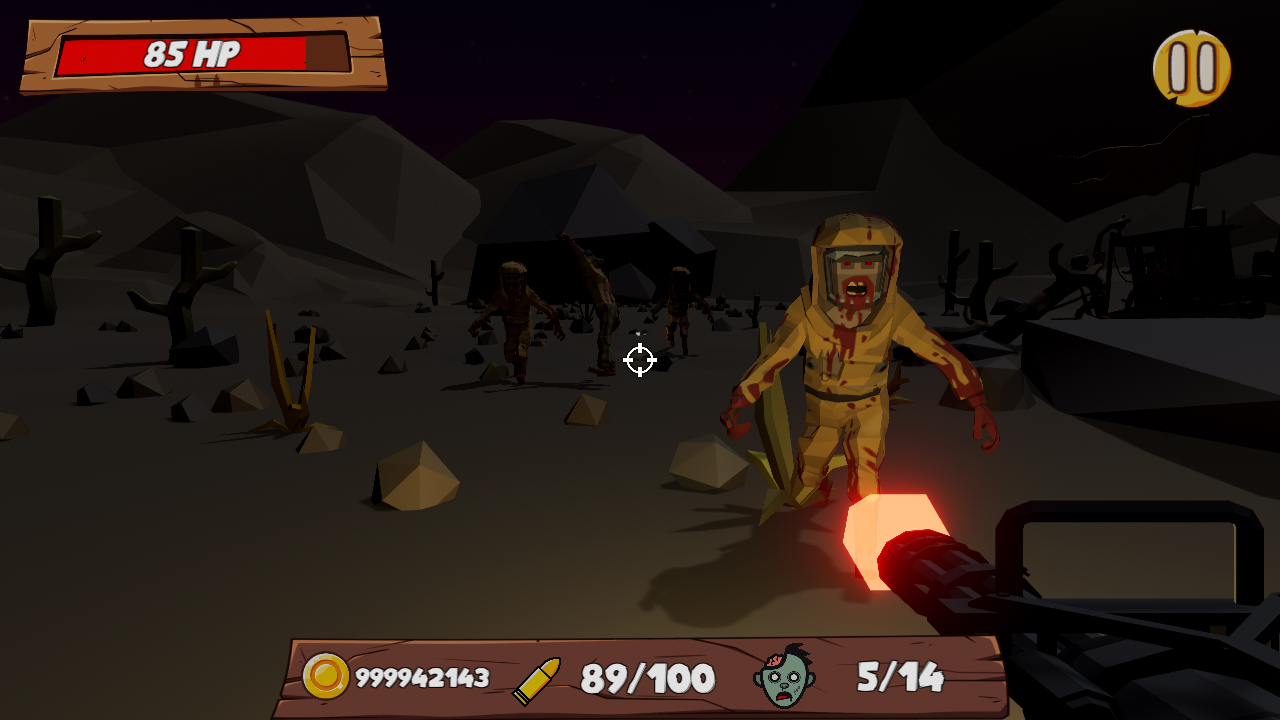
Task: Click the coin icon in the bottom HUD
Action: tap(328, 677)
